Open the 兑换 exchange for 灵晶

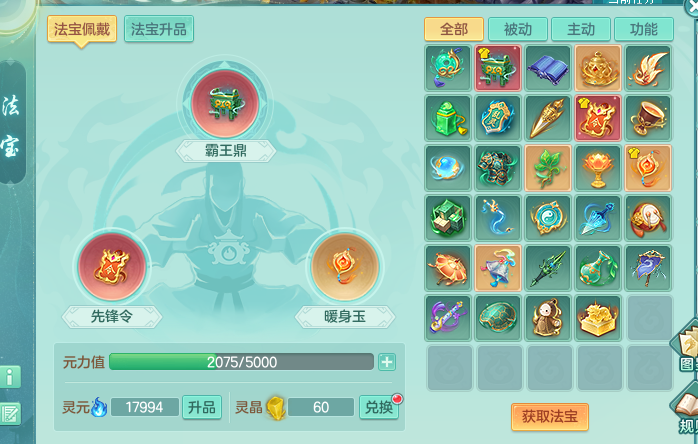click(x=378, y=407)
